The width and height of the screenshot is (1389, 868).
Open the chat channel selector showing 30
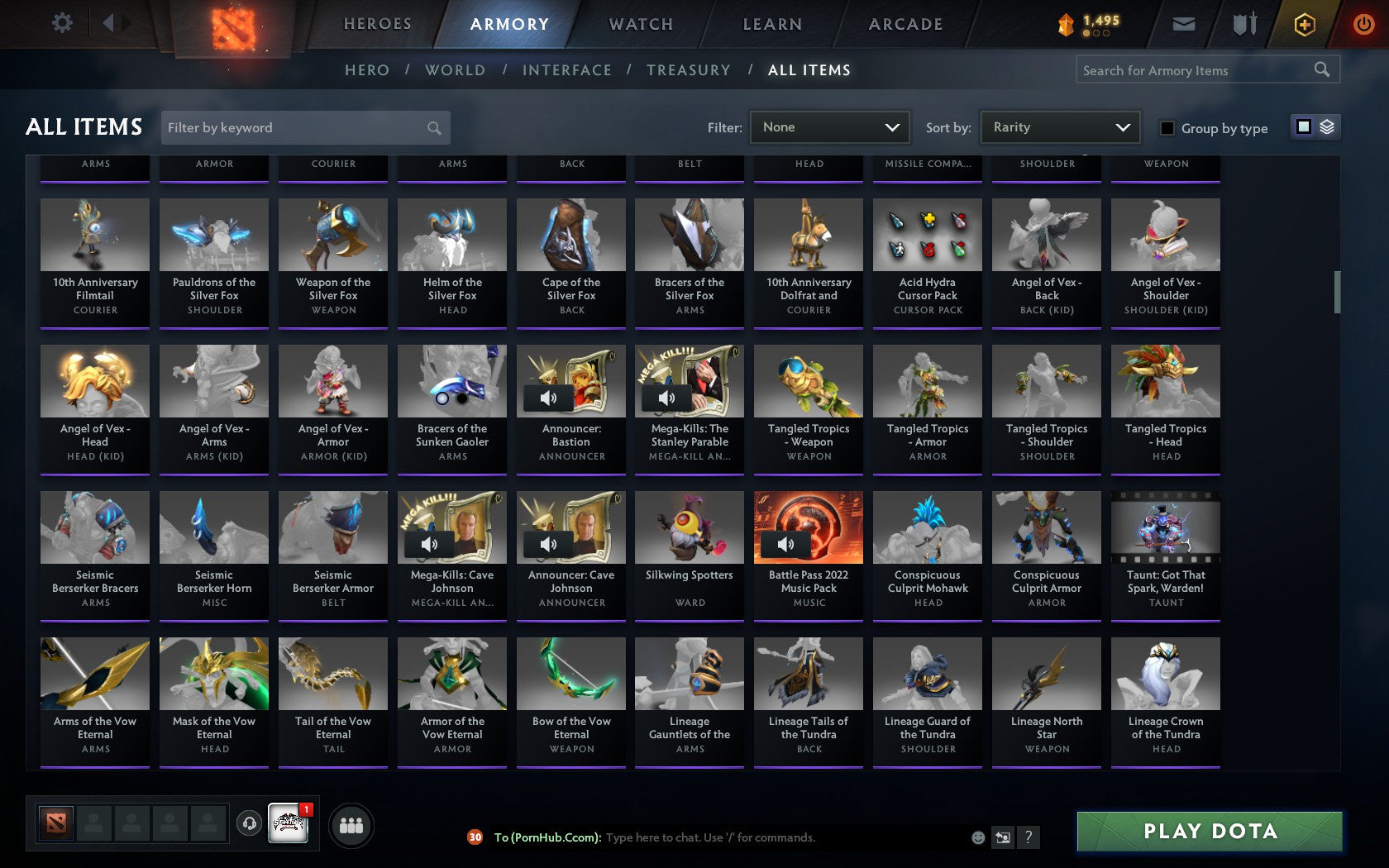(x=475, y=837)
